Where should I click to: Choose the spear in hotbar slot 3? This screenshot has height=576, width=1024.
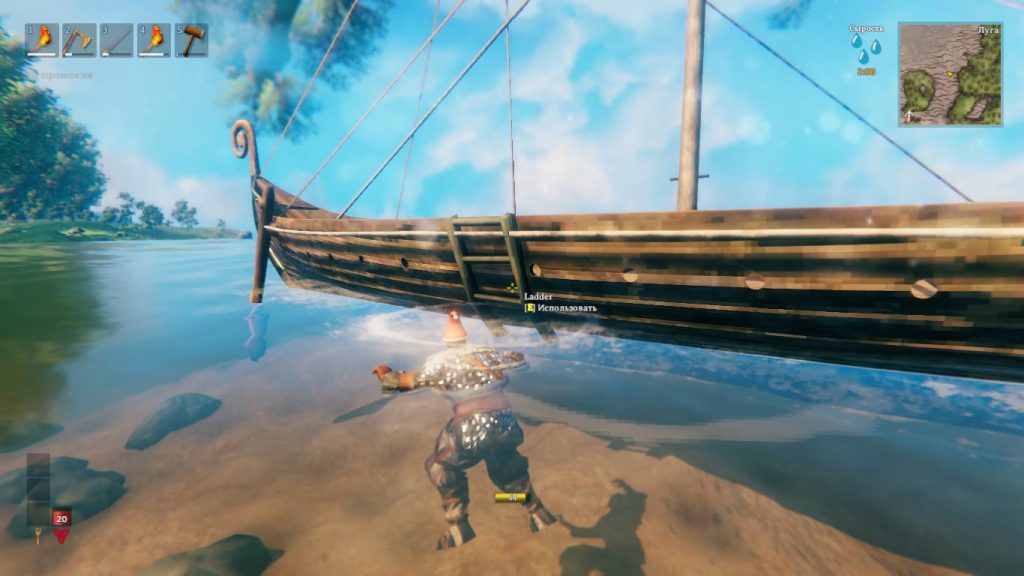tap(116, 40)
